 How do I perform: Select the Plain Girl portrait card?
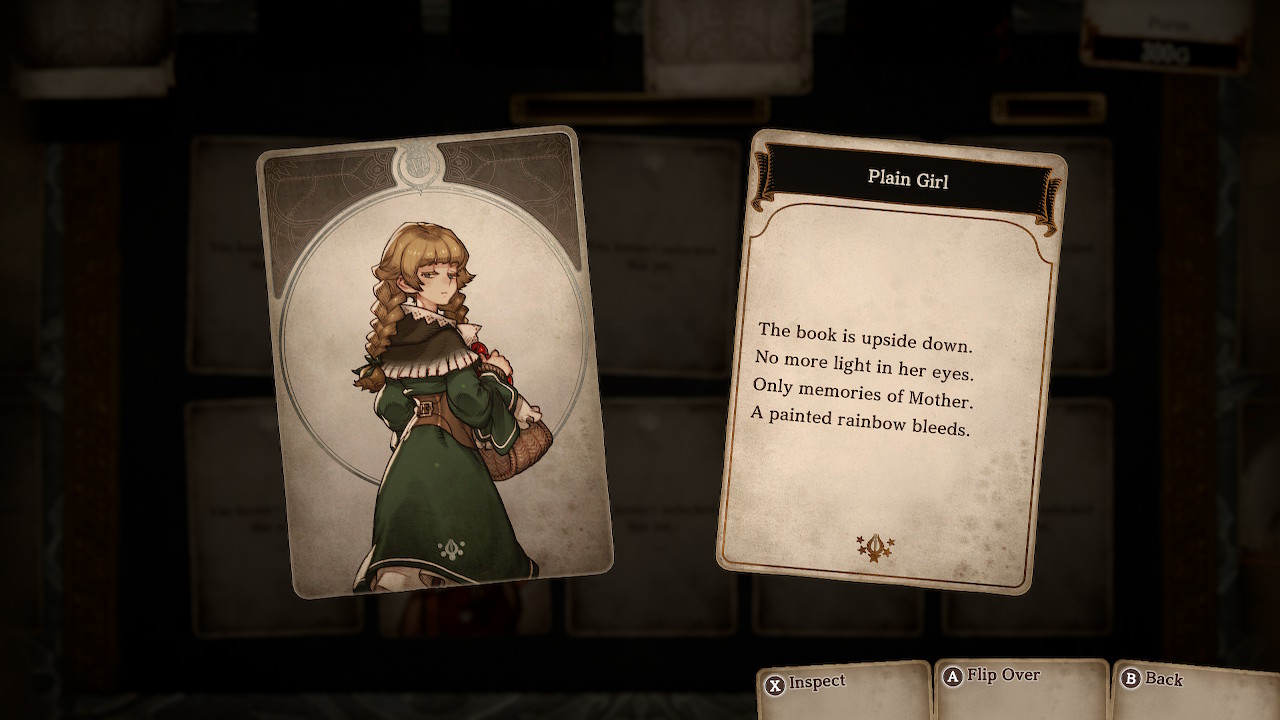433,362
